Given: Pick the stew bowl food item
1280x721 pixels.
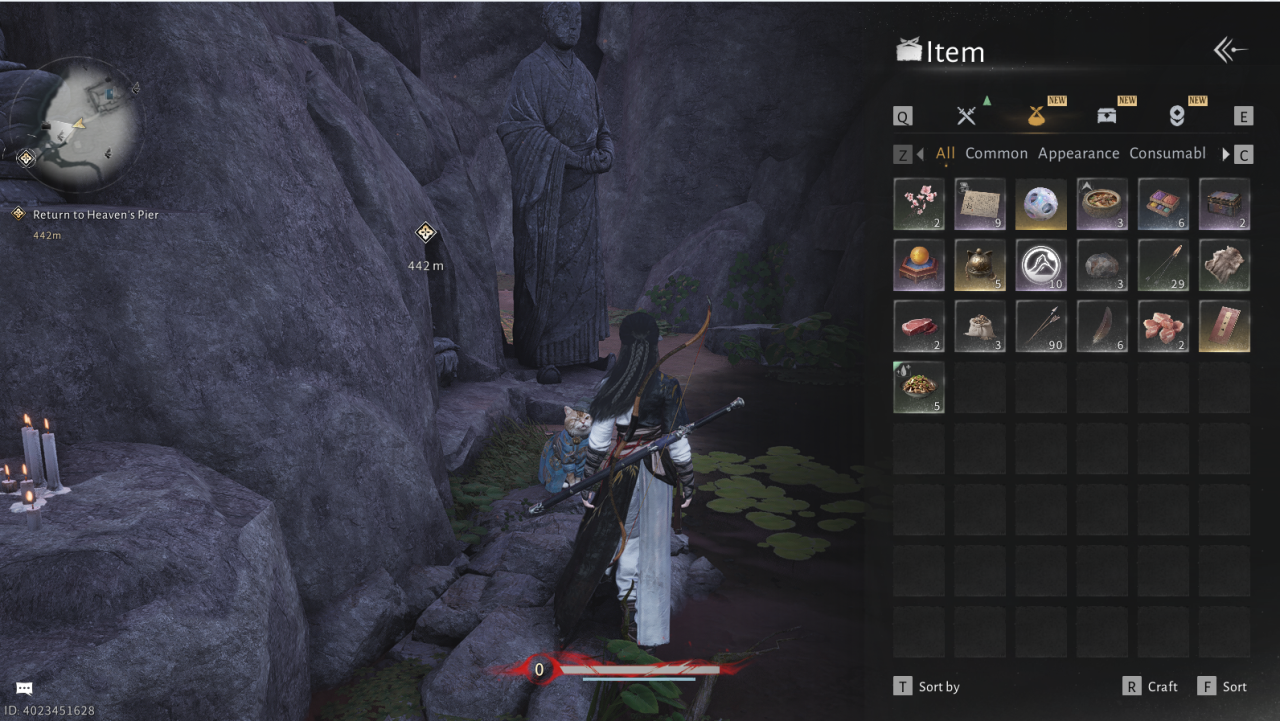Looking at the screenshot, I should click(x=1102, y=204).
